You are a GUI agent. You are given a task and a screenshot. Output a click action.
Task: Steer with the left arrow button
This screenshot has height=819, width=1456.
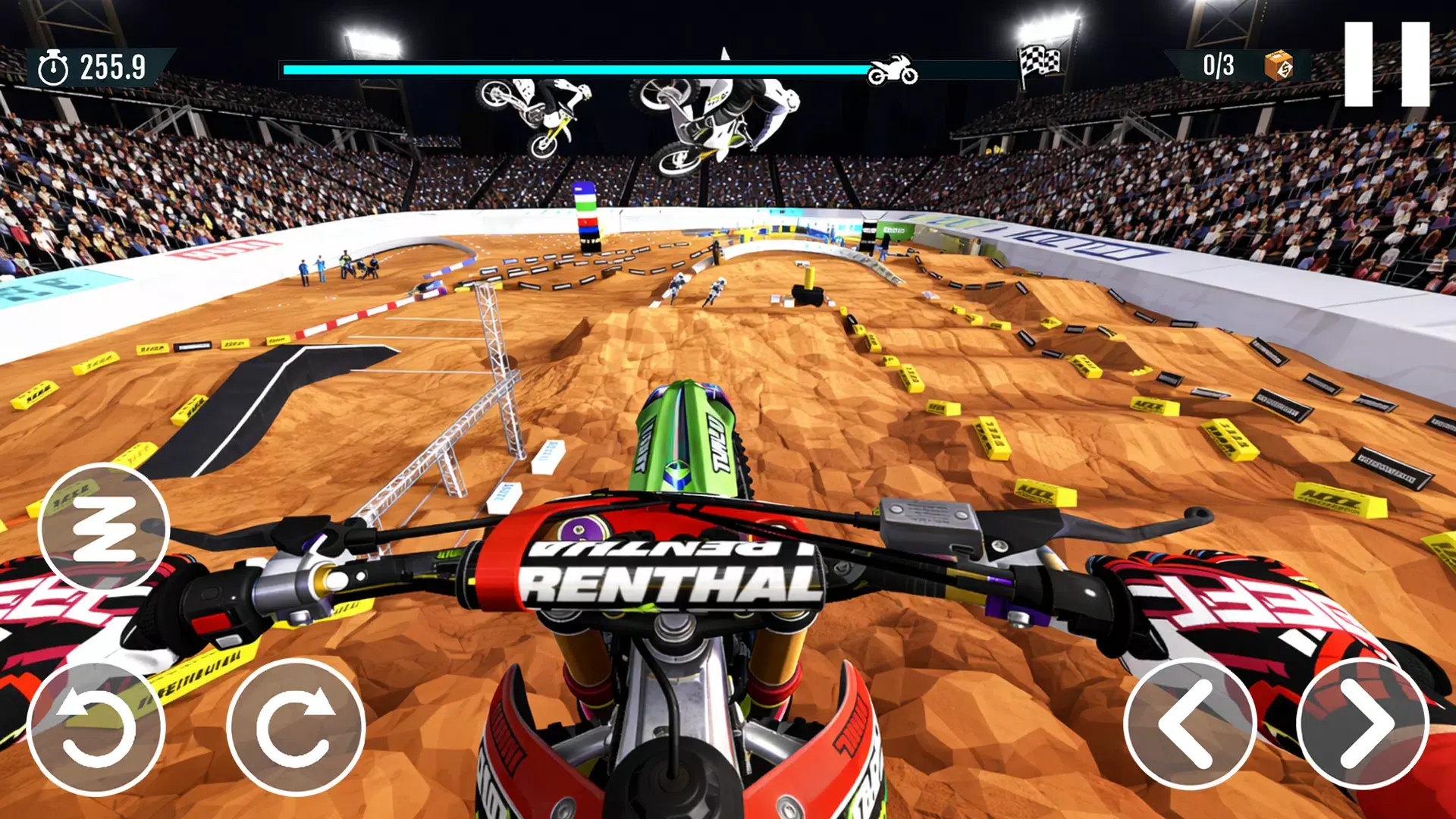click(1189, 725)
